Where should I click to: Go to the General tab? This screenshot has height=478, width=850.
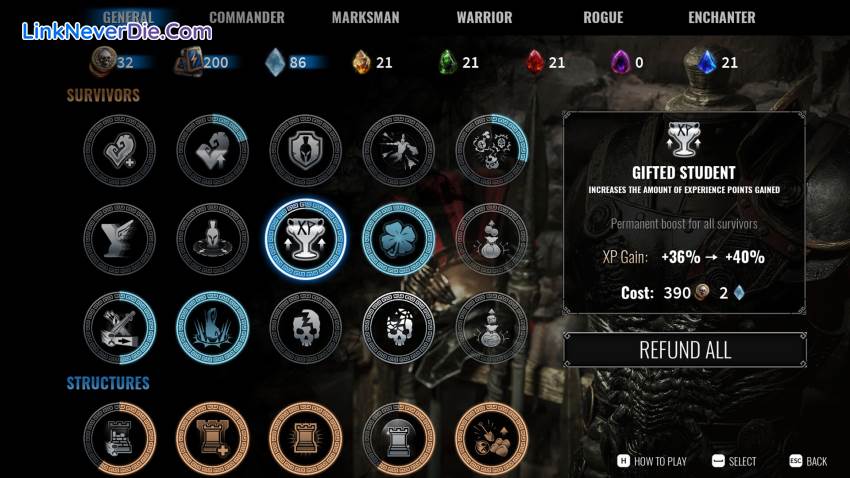coord(128,17)
